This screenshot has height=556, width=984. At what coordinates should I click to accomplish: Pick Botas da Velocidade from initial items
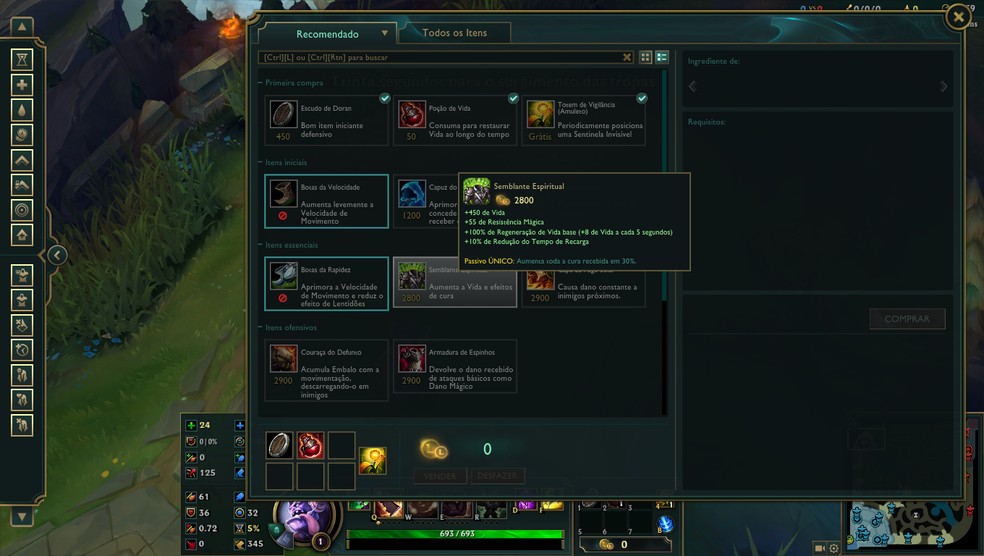(x=327, y=201)
